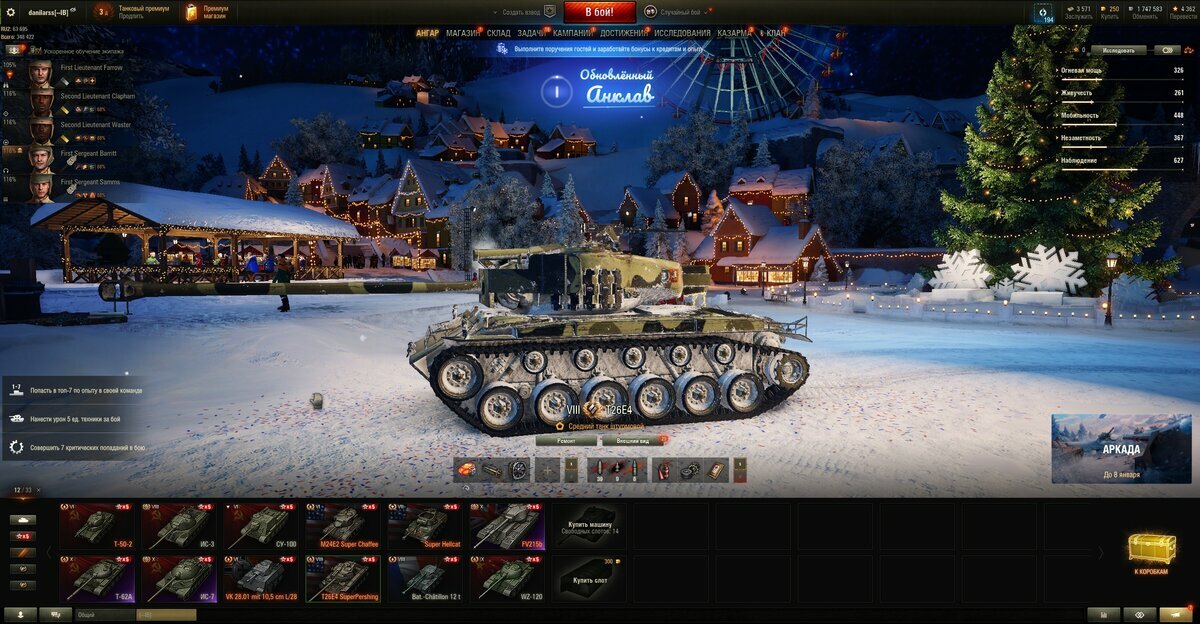The image size is (1200, 624).
Task: Select the Bat.-Châtillon 12 t tank
Action: coord(425,578)
